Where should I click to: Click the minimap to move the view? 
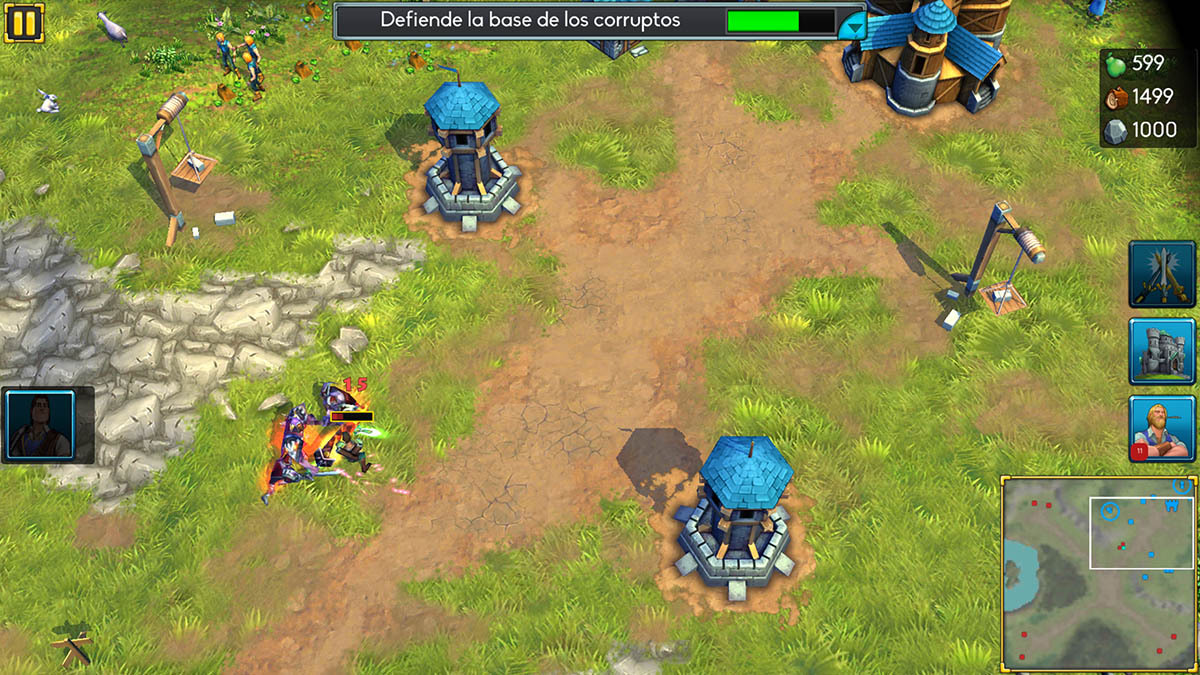pos(1097,573)
